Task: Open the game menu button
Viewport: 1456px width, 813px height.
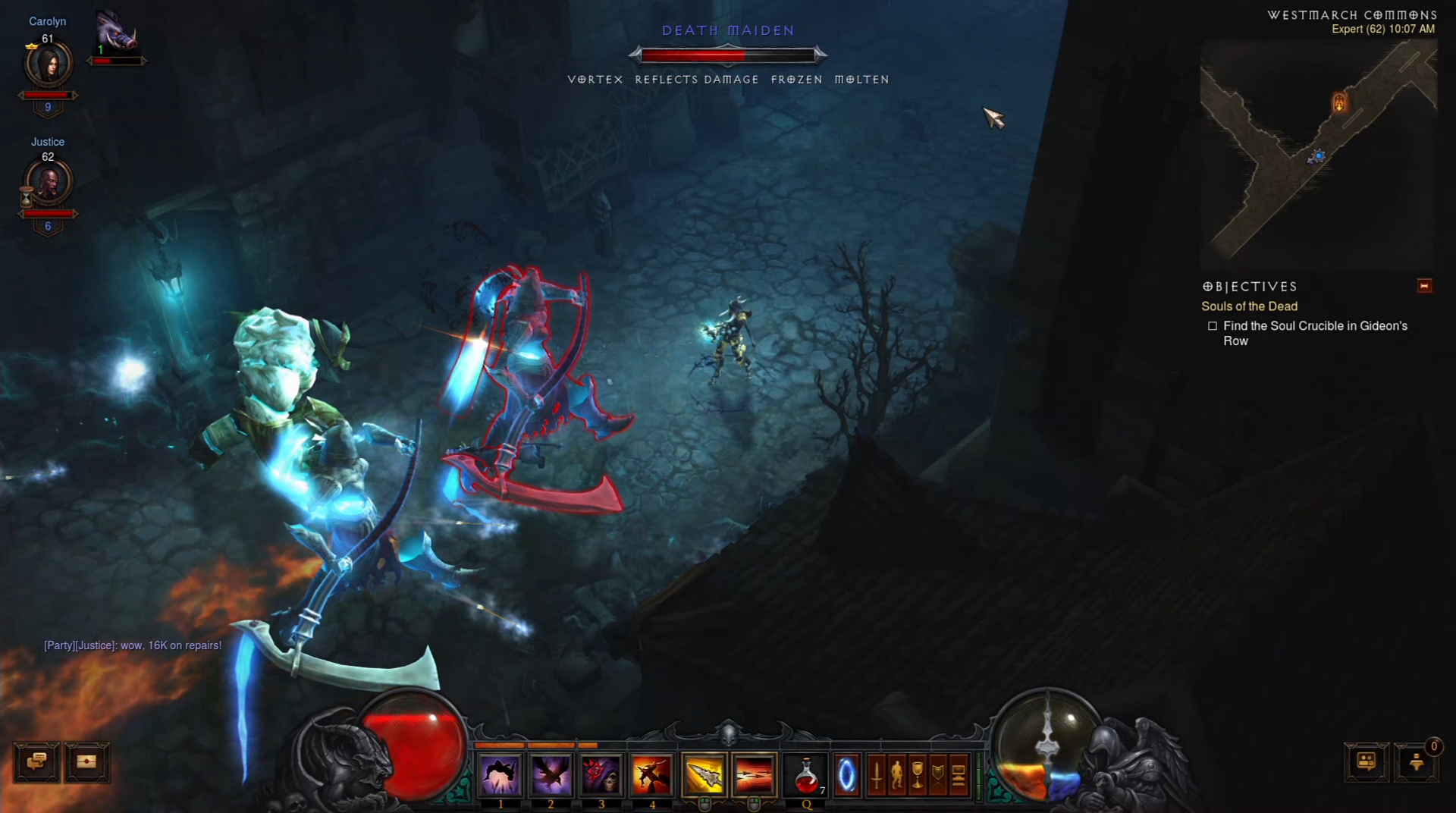Action: [x=959, y=776]
